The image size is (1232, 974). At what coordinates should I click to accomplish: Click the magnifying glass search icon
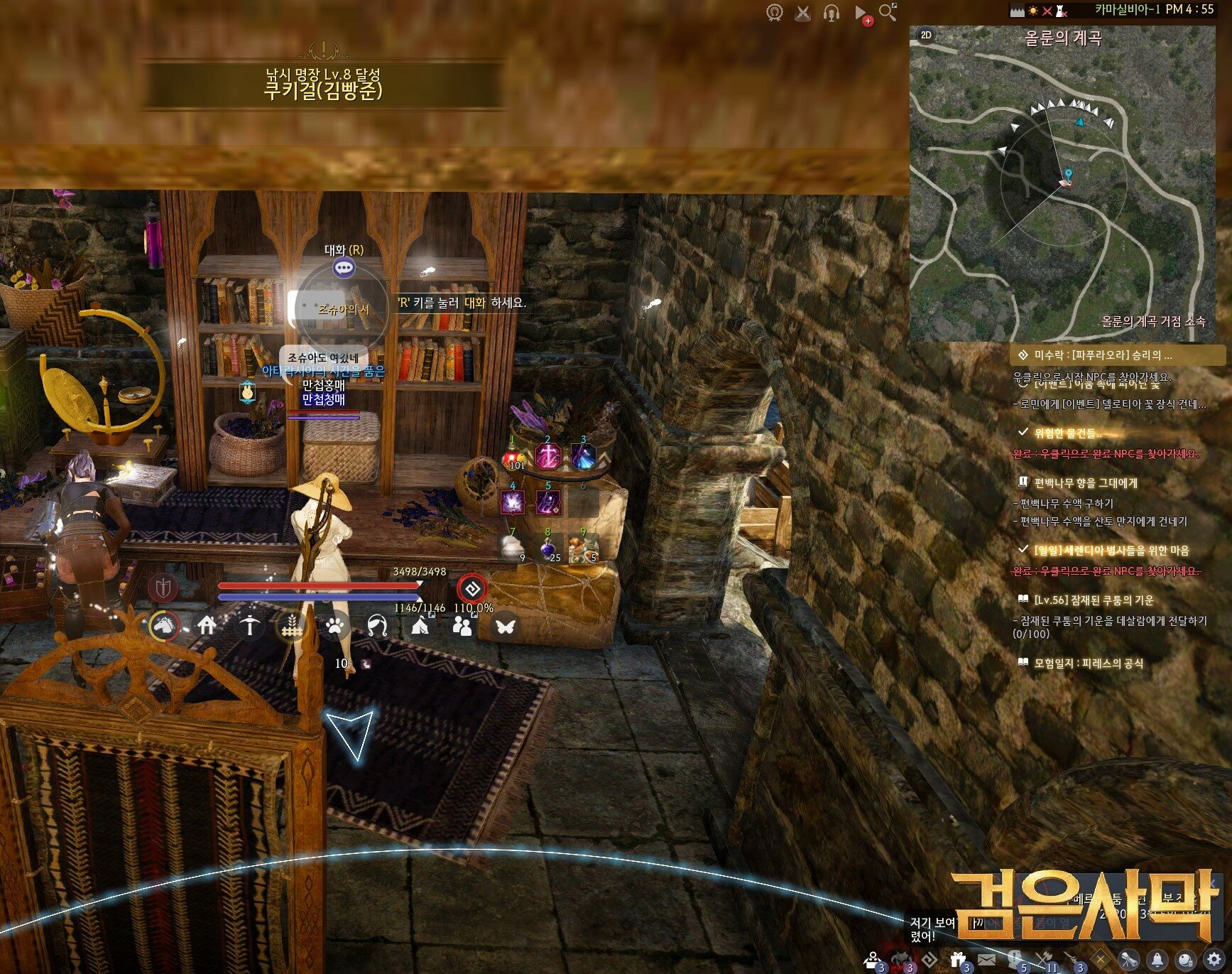pos(887,12)
